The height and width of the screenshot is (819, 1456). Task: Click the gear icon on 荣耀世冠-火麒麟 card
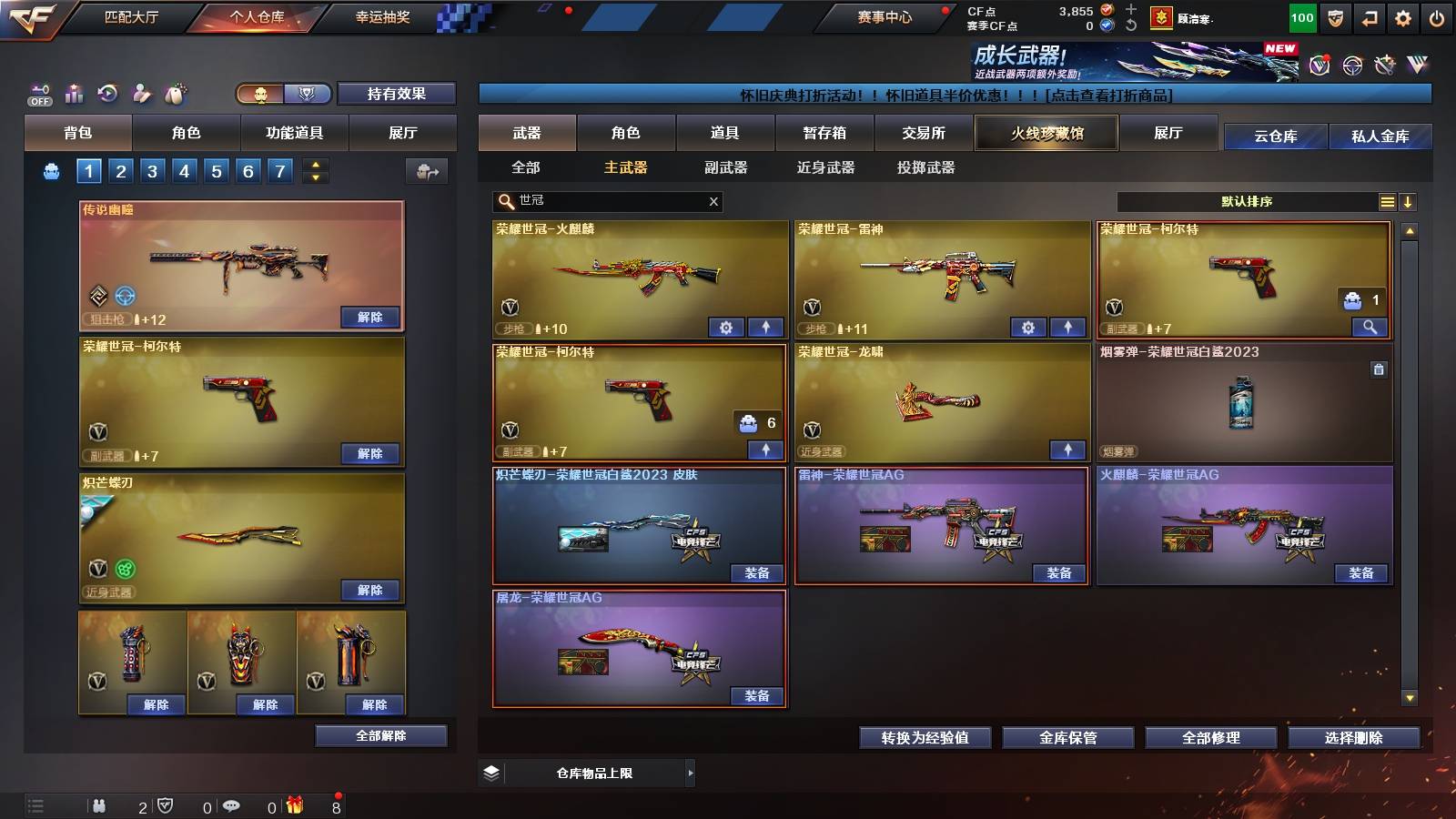pyautogui.click(x=726, y=326)
